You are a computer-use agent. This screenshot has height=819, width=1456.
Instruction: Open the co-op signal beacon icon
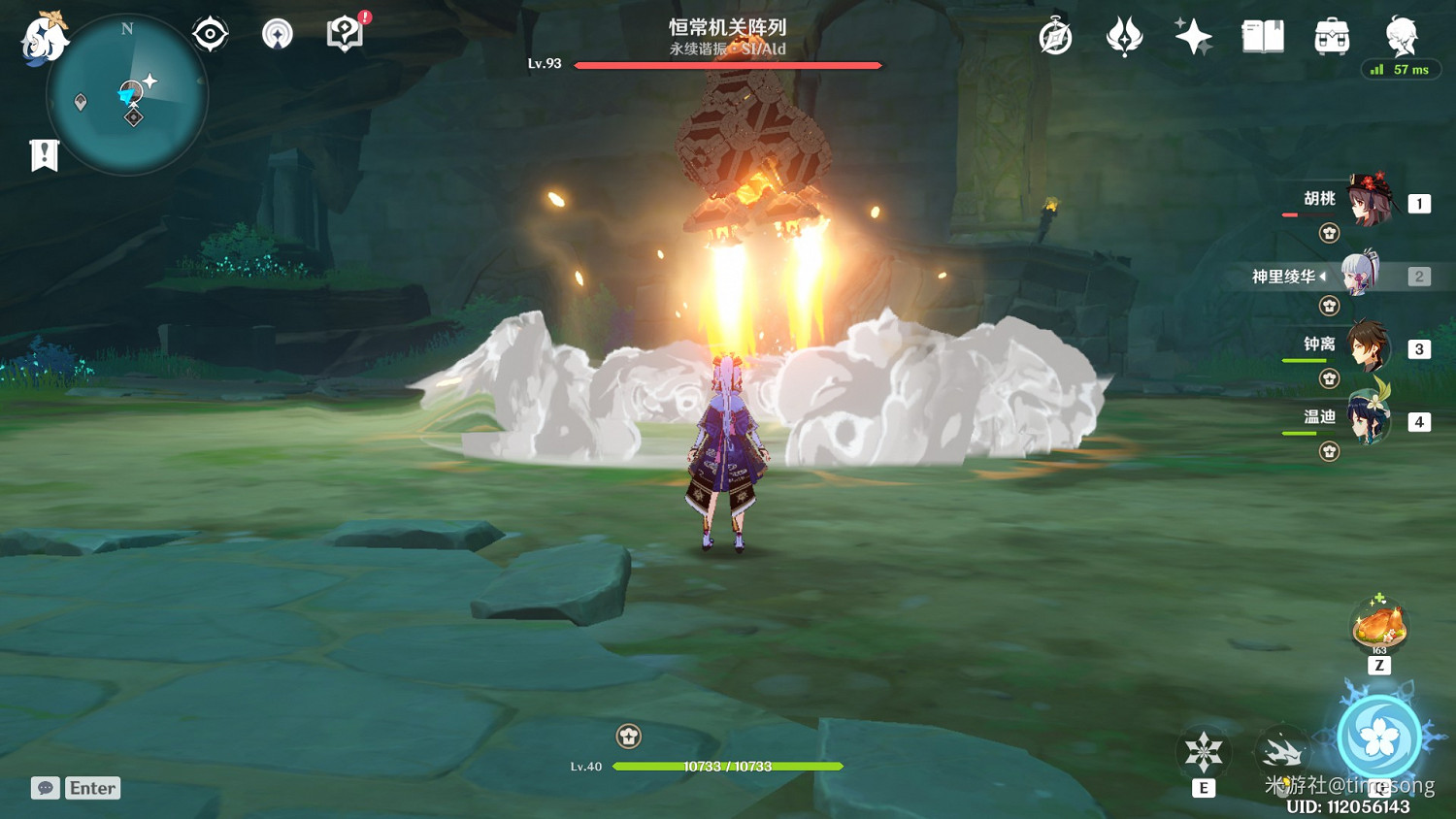(x=277, y=32)
